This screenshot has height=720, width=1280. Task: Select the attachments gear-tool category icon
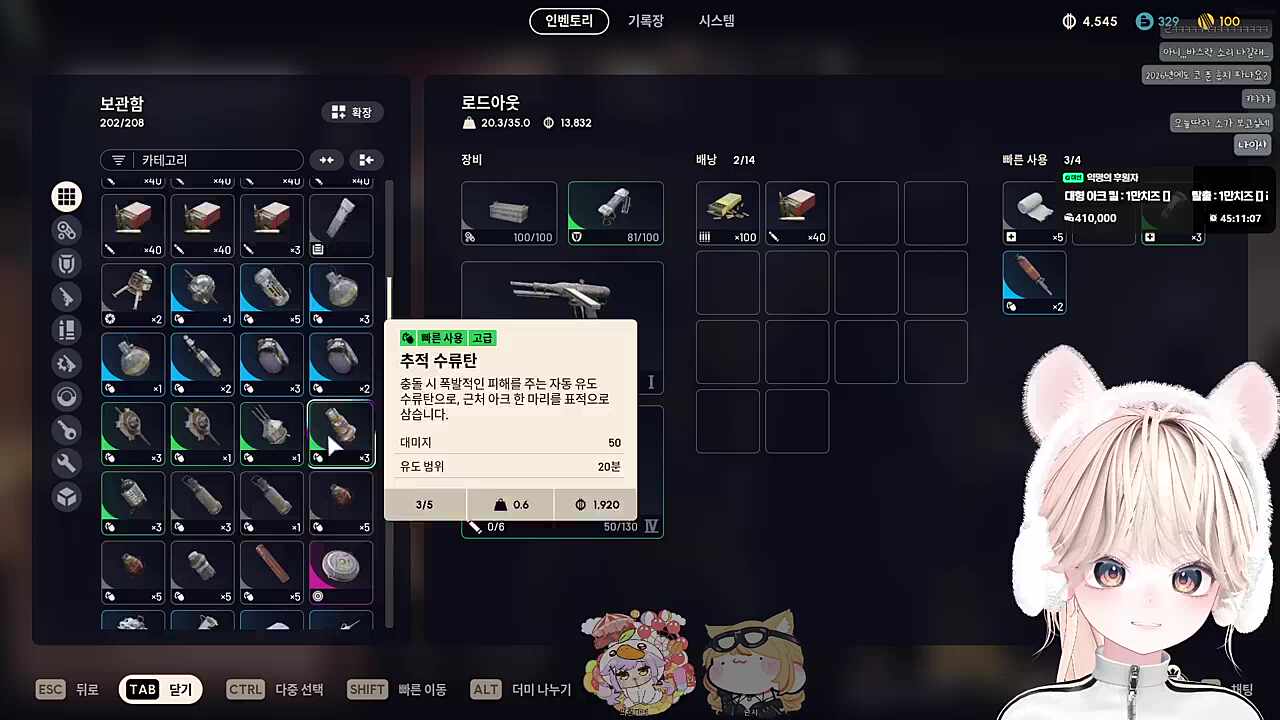(x=66, y=363)
